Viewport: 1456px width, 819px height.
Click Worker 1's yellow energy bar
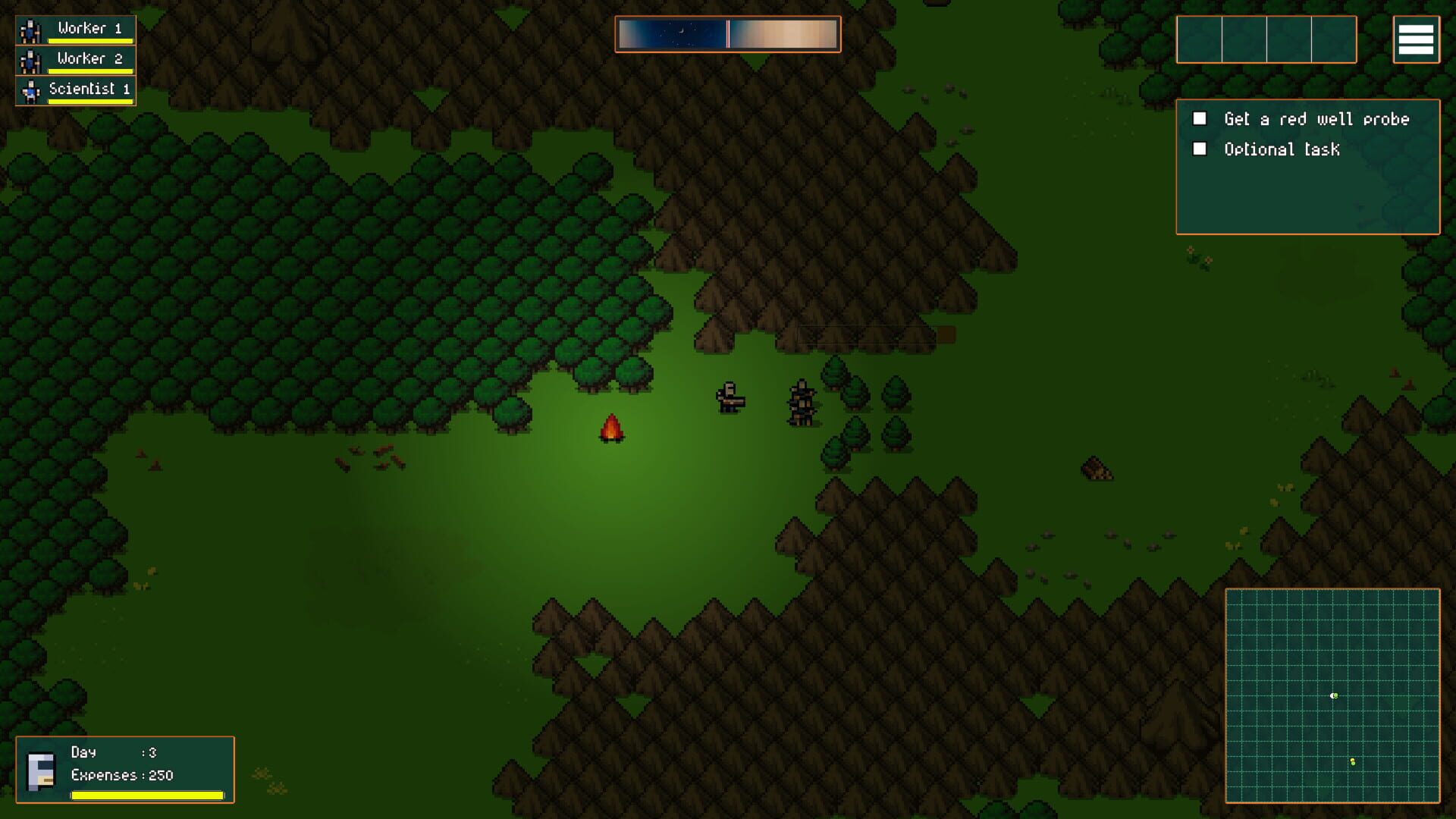pos(91,39)
